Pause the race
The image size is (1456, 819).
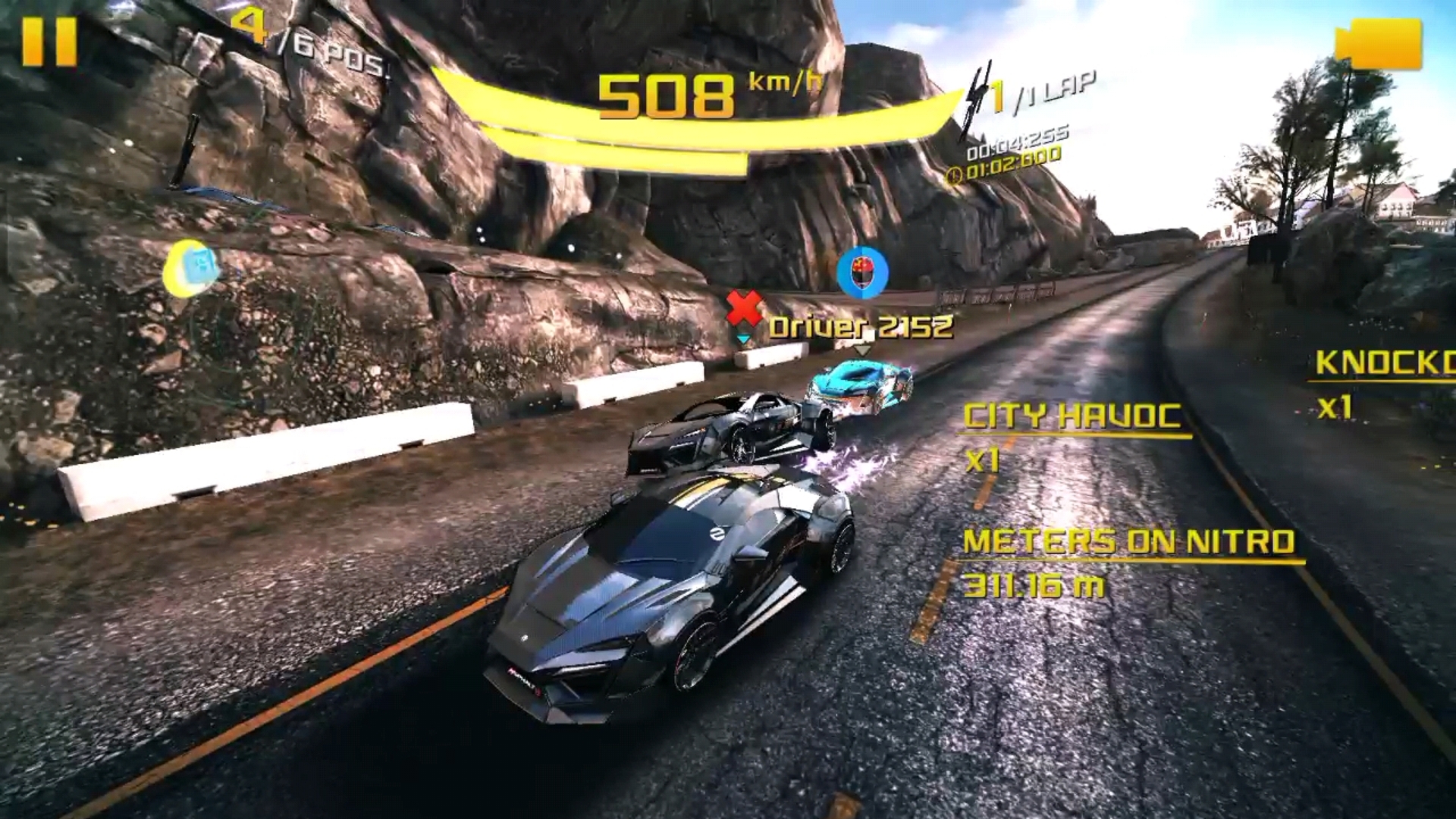pyautogui.click(x=49, y=42)
